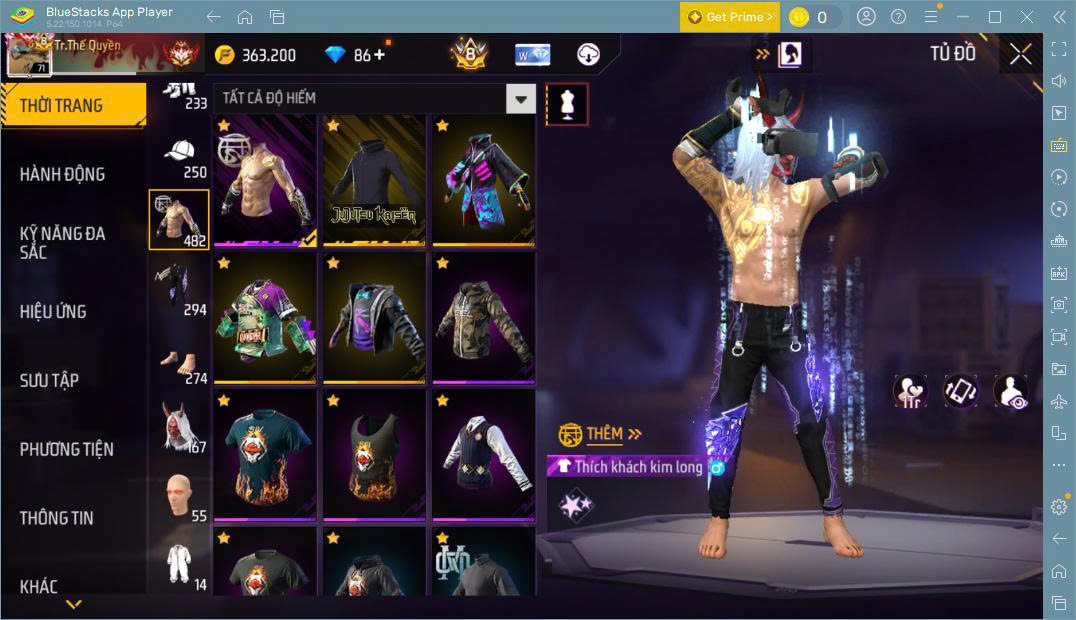Select the bare feet shoes category
The width and height of the screenshot is (1076, 620).
pyautogui.click(x=179, y=362)
